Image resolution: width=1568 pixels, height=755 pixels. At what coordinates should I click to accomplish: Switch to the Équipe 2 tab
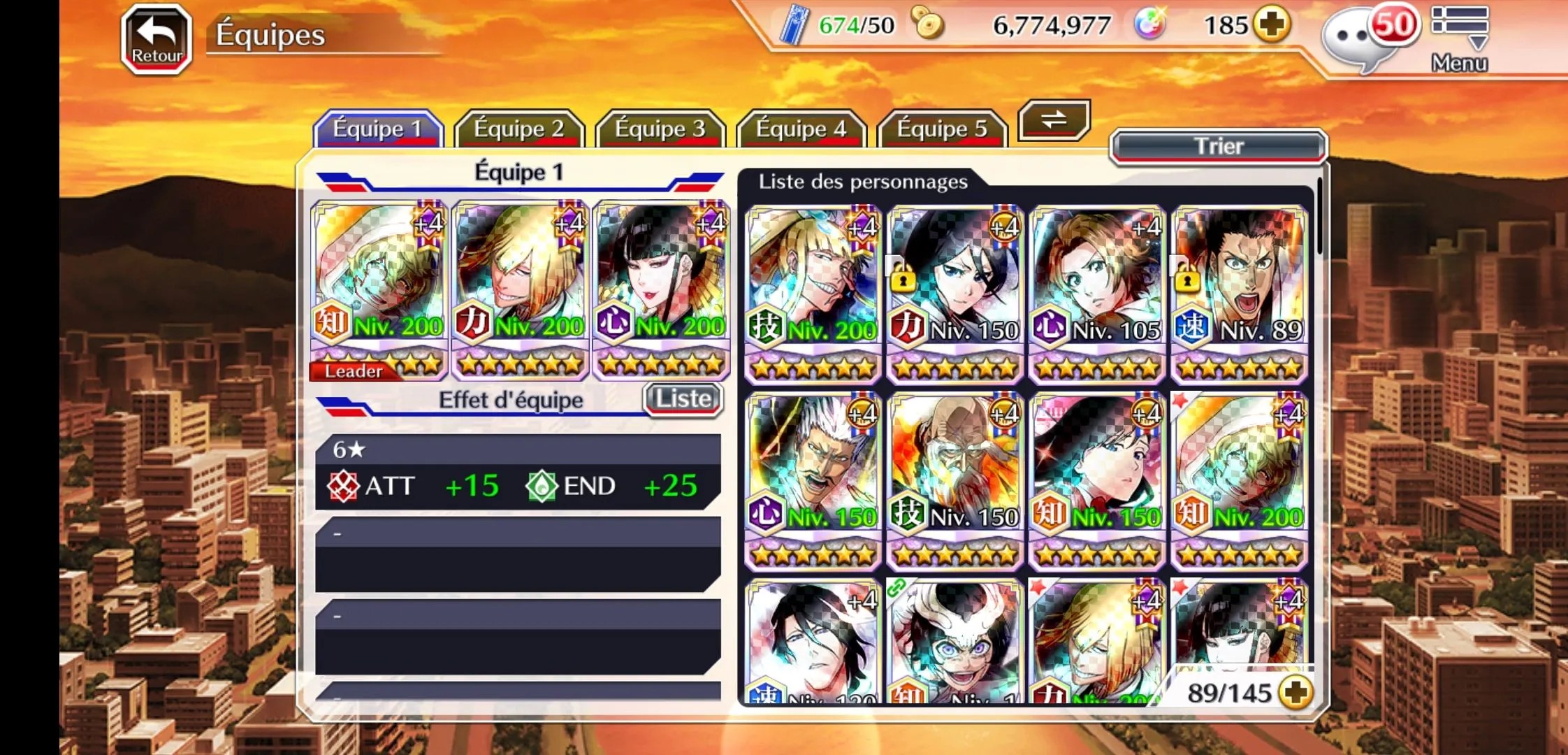pyautogui.click(x=518, y=129)
